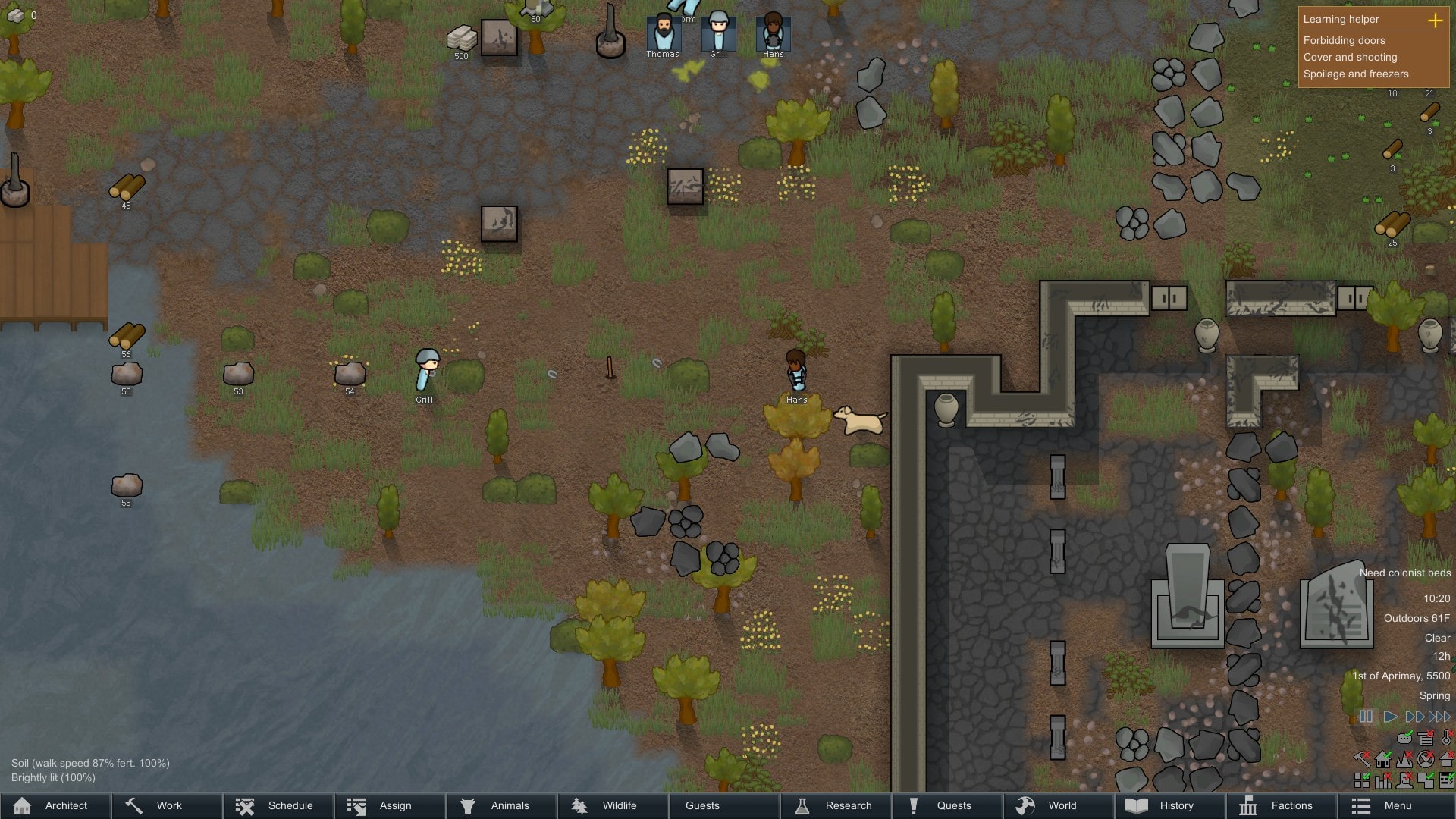
Task: Set game speed to triple-arrow fastest
Action: (x=1439, y=717)
